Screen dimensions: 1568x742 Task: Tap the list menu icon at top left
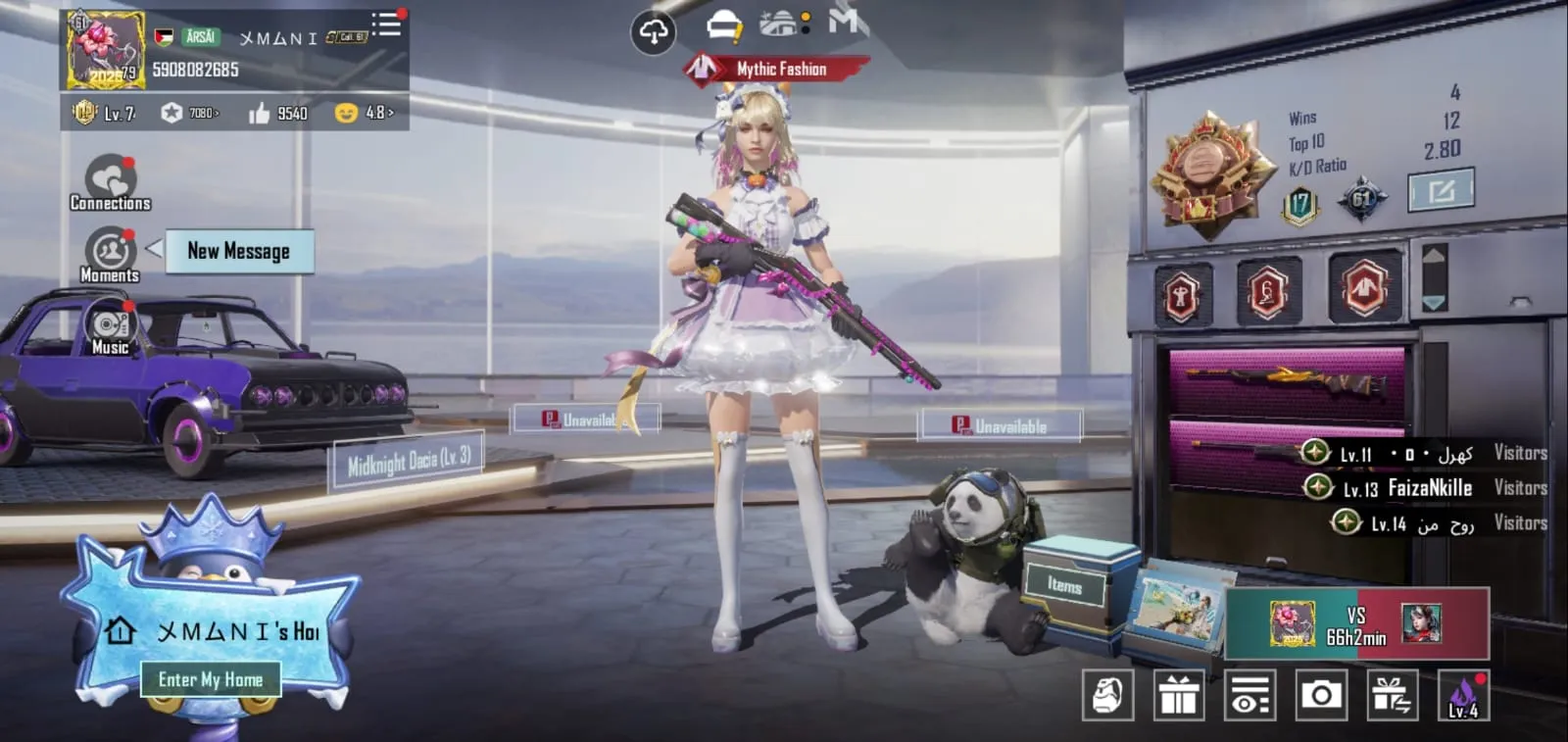pyautogui.click(x=386, y=25)
